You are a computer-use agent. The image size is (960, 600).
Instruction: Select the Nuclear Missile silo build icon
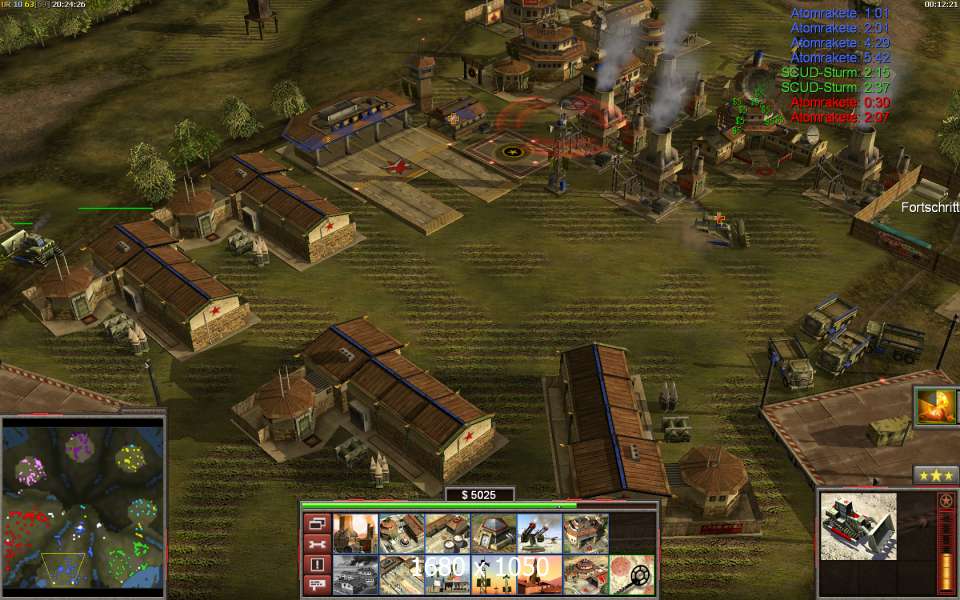[539, 575]
